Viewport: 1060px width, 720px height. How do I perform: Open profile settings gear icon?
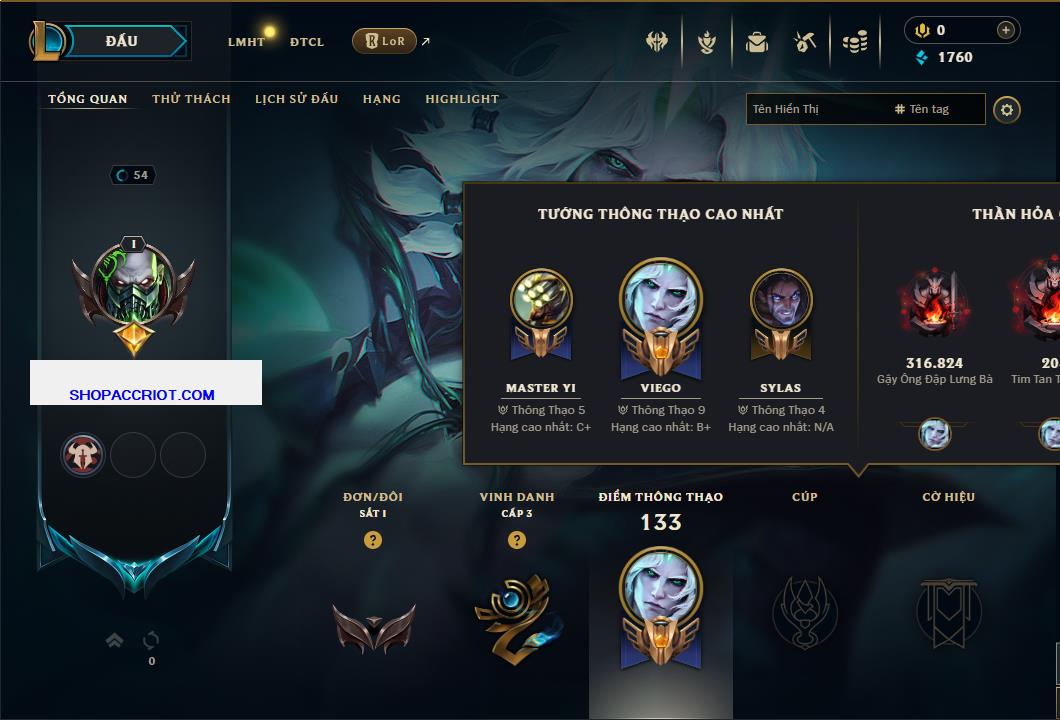(x=1007, y=109)
